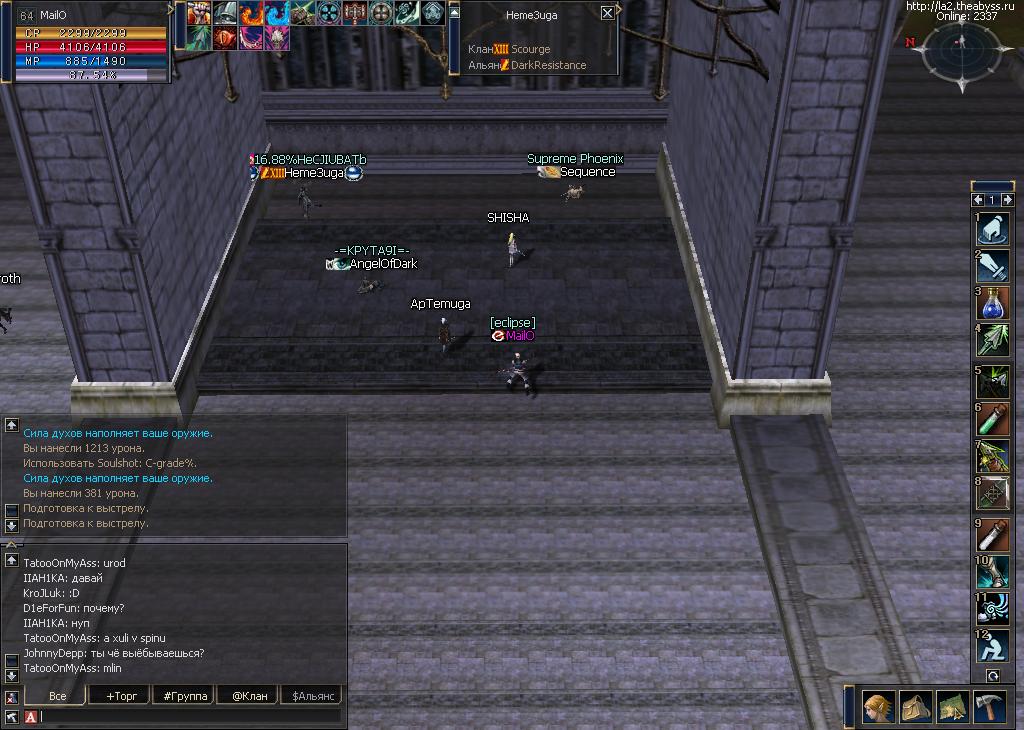1024x730 pixels.
Task: Open the inventory bag icon
Action: tap(915, 707)
